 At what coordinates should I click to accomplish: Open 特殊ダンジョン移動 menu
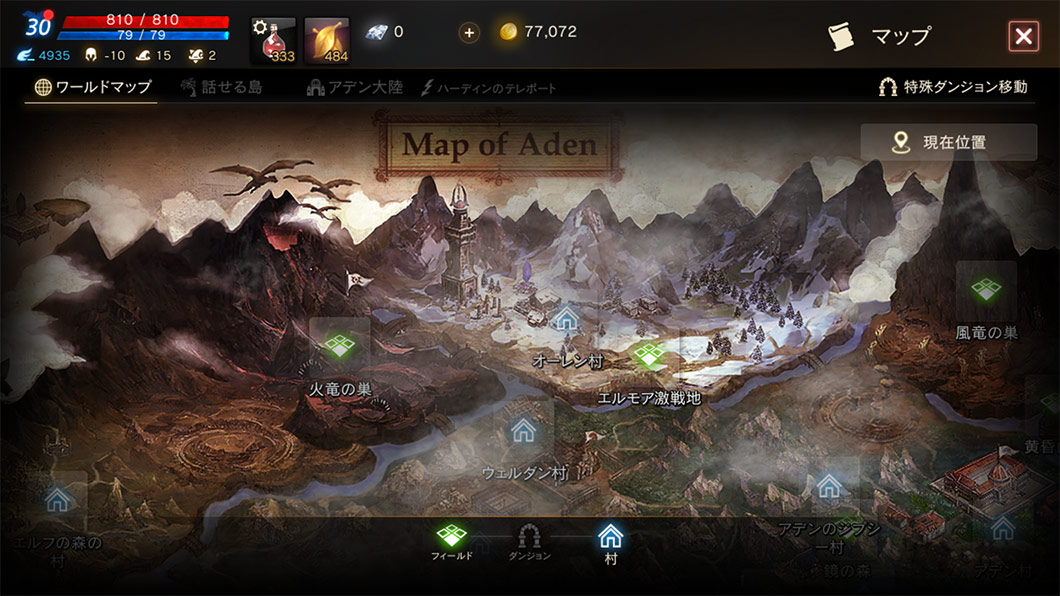pyautogui.click(x=952, y=87)
